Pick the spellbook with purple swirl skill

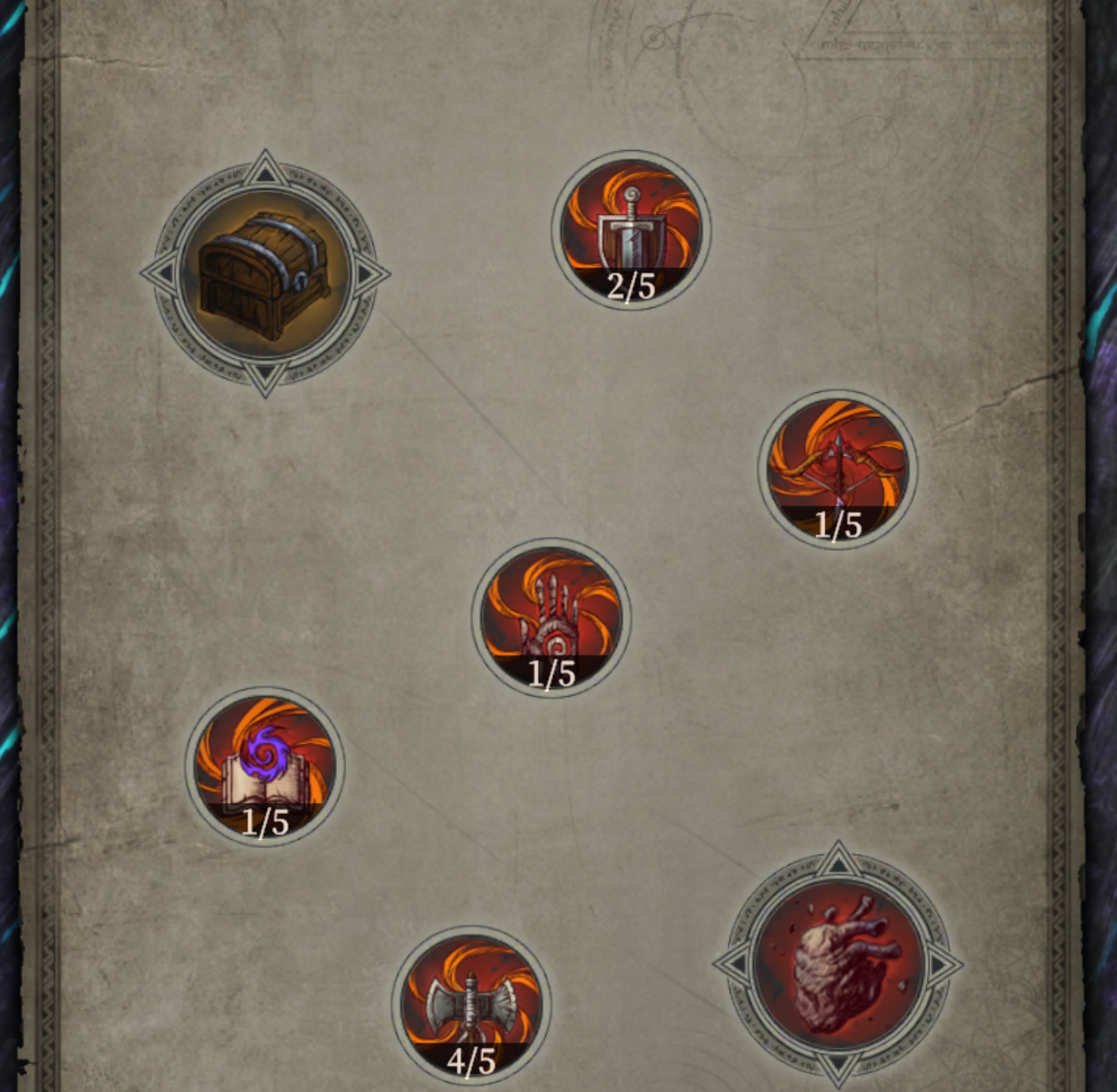[x=265, y=766]
